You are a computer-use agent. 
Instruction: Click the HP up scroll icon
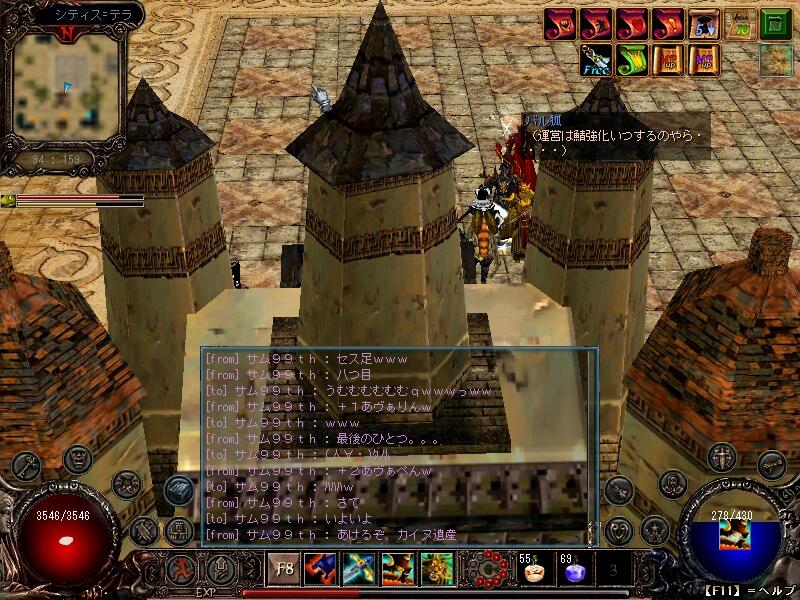tap(668, 61)
